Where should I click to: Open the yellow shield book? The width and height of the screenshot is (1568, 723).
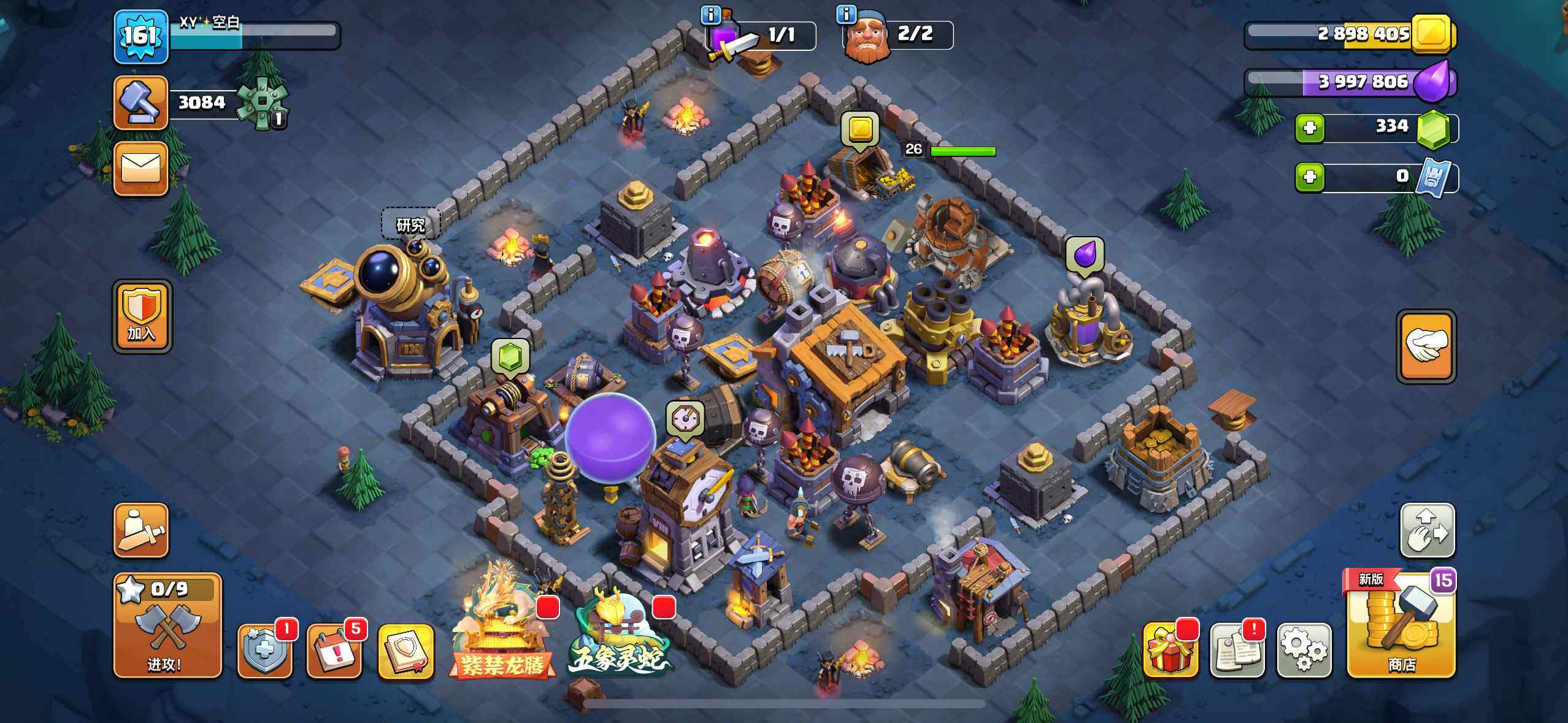click(x=405, y=651)
